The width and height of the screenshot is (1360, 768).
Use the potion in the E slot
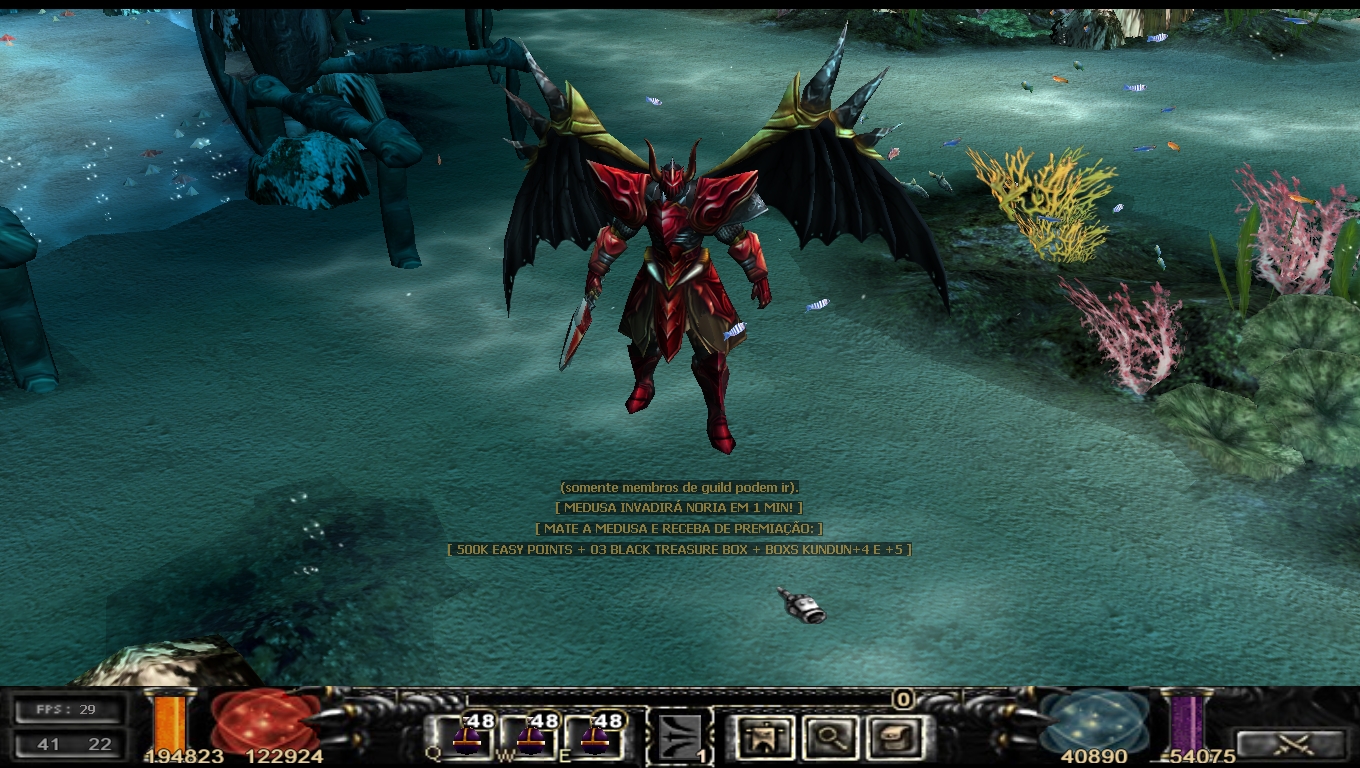(x=593, y=737)
